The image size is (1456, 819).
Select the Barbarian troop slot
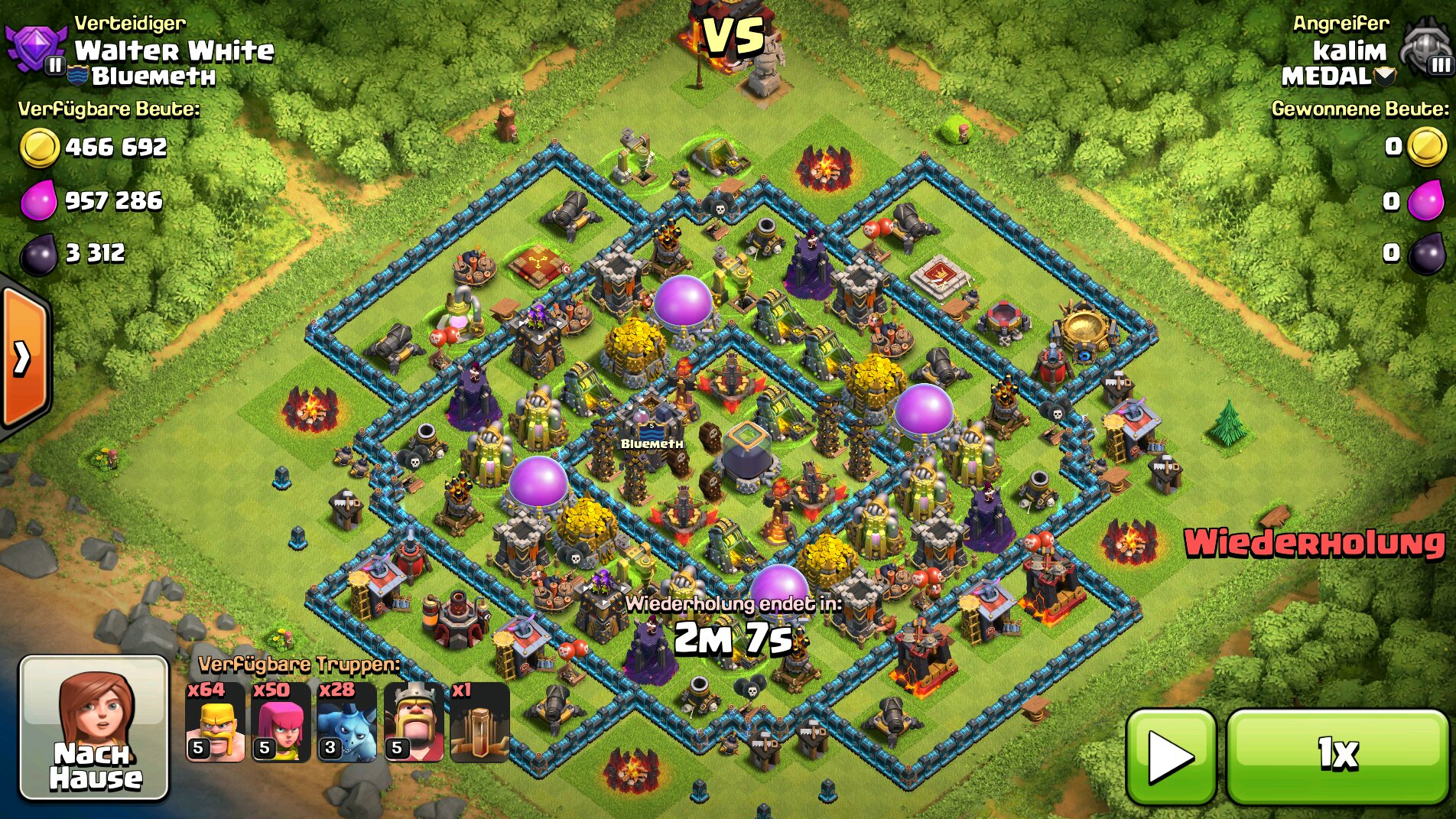pos(216,723)
